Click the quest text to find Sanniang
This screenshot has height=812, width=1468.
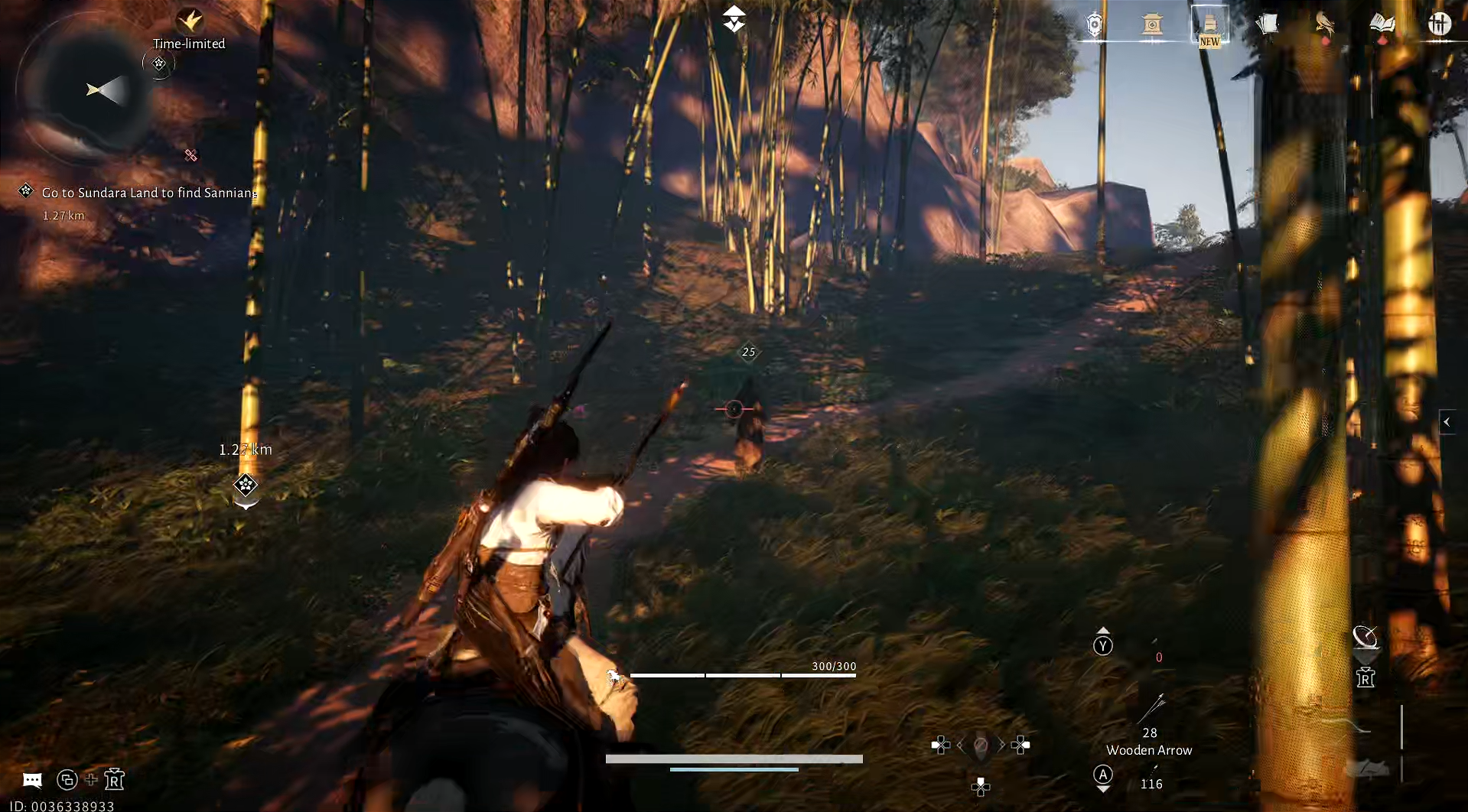[x=150, y=193]
